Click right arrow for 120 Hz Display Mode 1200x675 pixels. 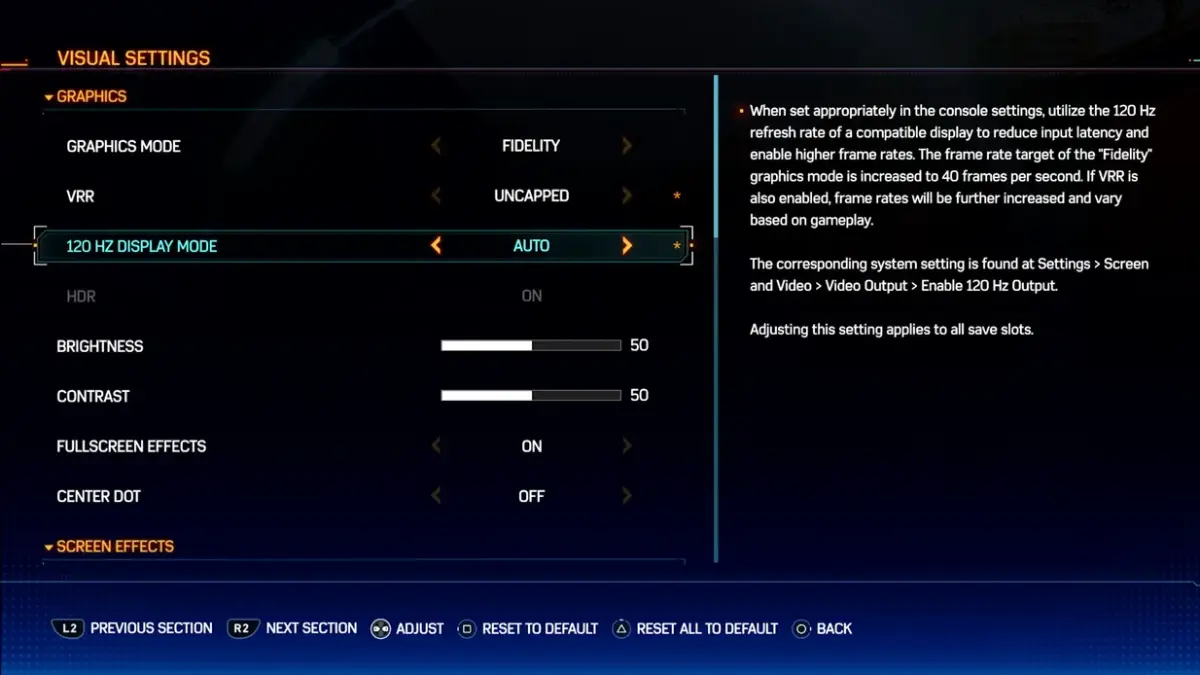click(627, 246)
